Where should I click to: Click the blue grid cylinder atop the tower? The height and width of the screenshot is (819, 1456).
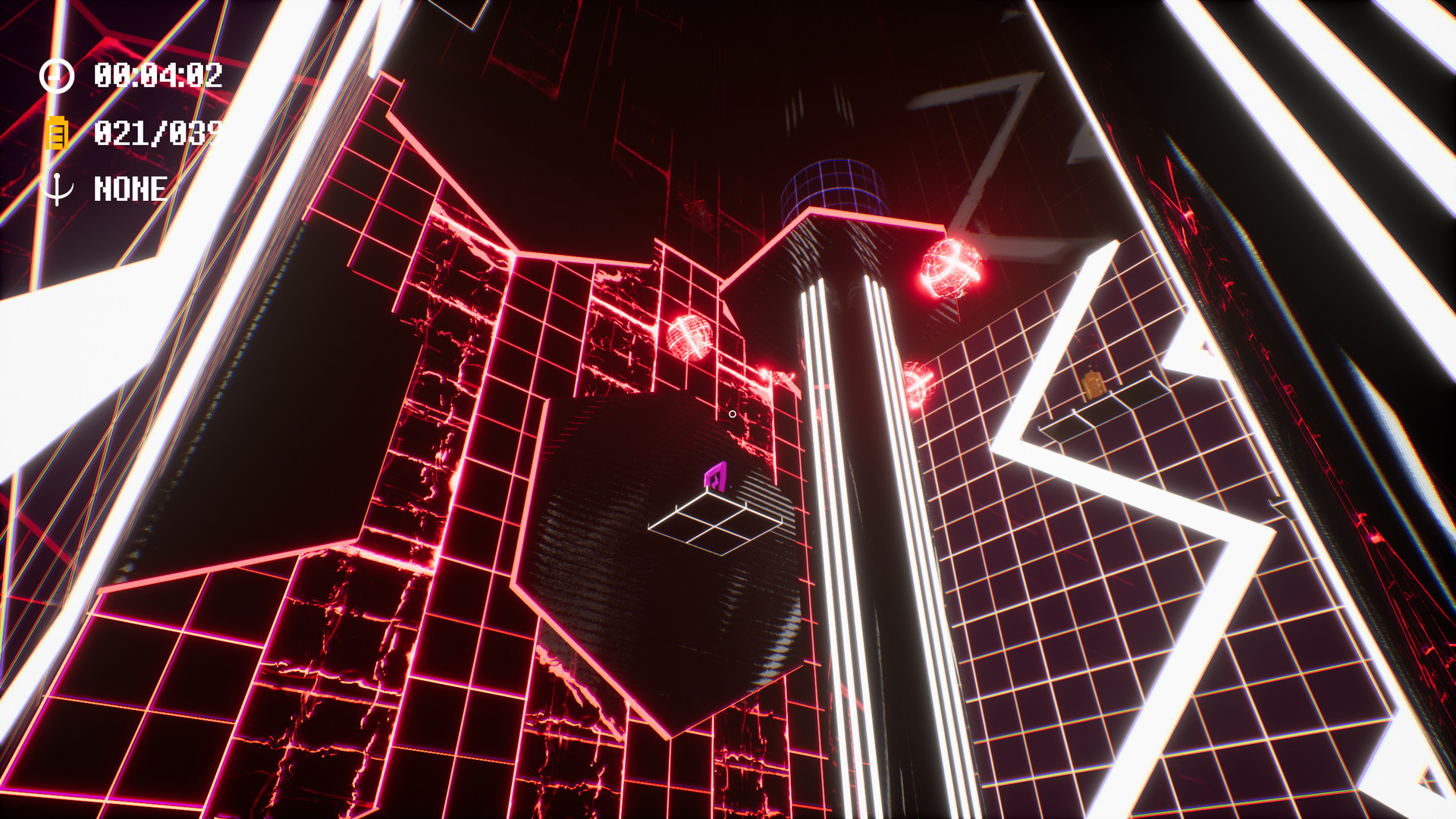pyautogui.click(x=832, y=186)
